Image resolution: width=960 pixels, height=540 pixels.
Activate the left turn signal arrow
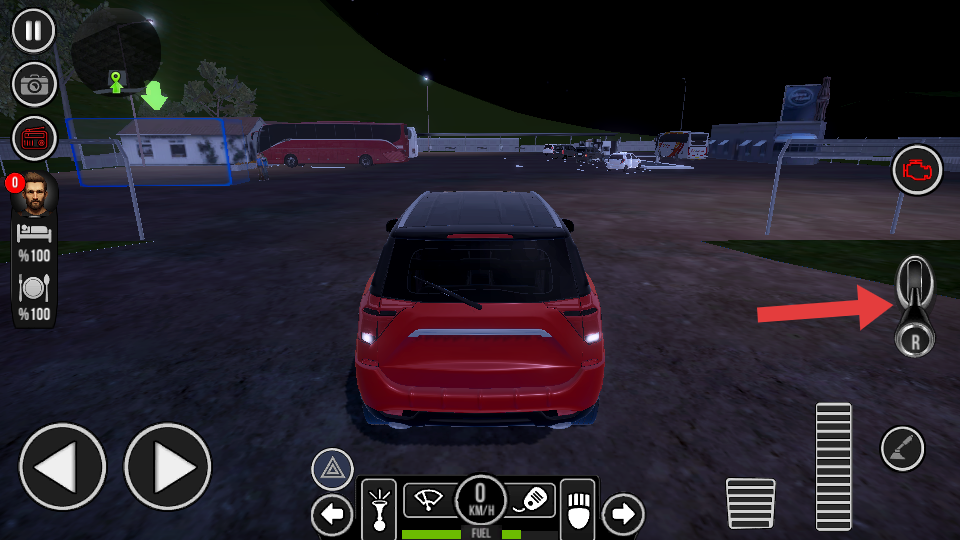point(331,515)
